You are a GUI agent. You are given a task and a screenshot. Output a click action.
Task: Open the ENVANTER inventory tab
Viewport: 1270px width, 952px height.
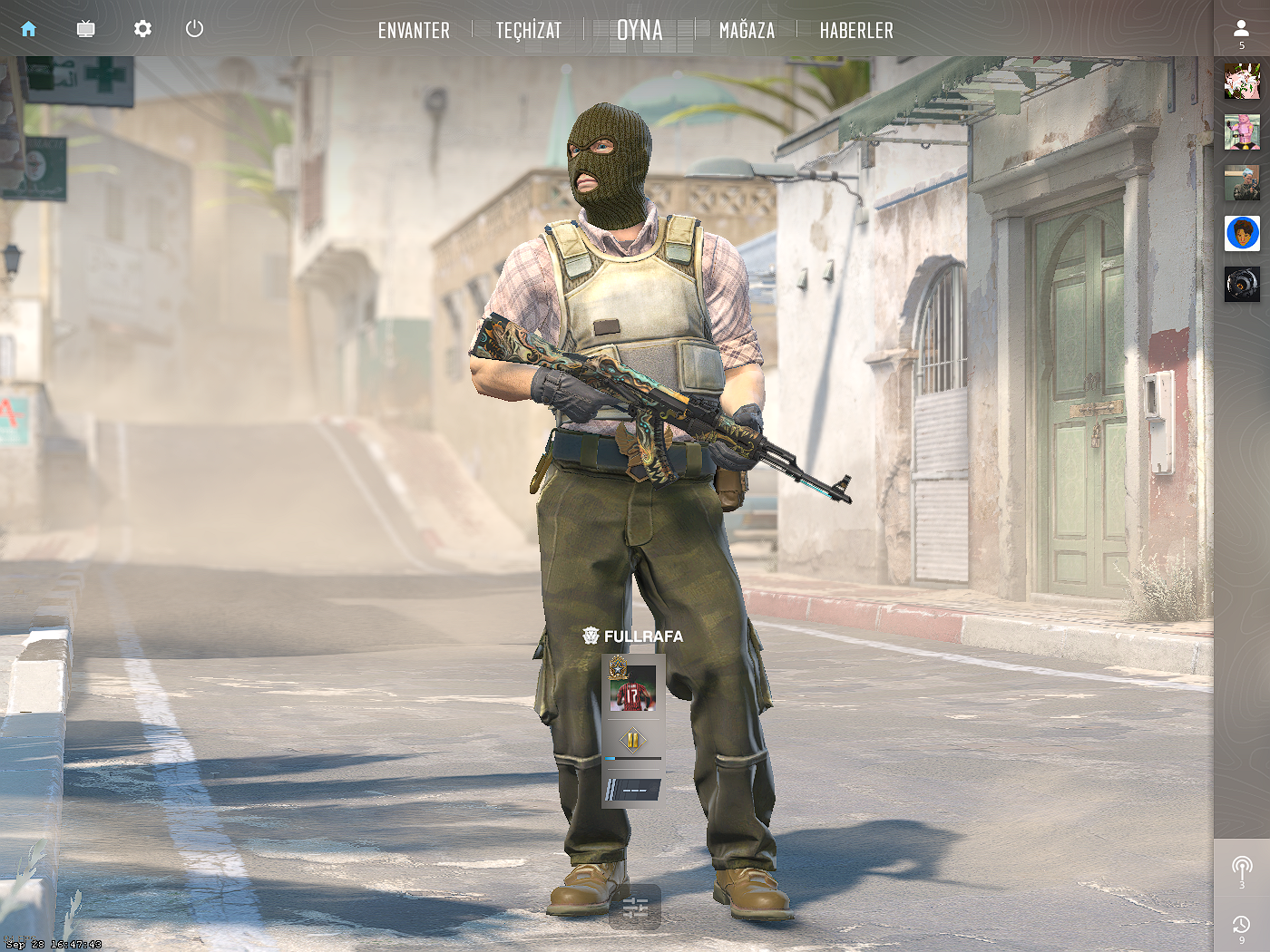click(x=414, y=31)
